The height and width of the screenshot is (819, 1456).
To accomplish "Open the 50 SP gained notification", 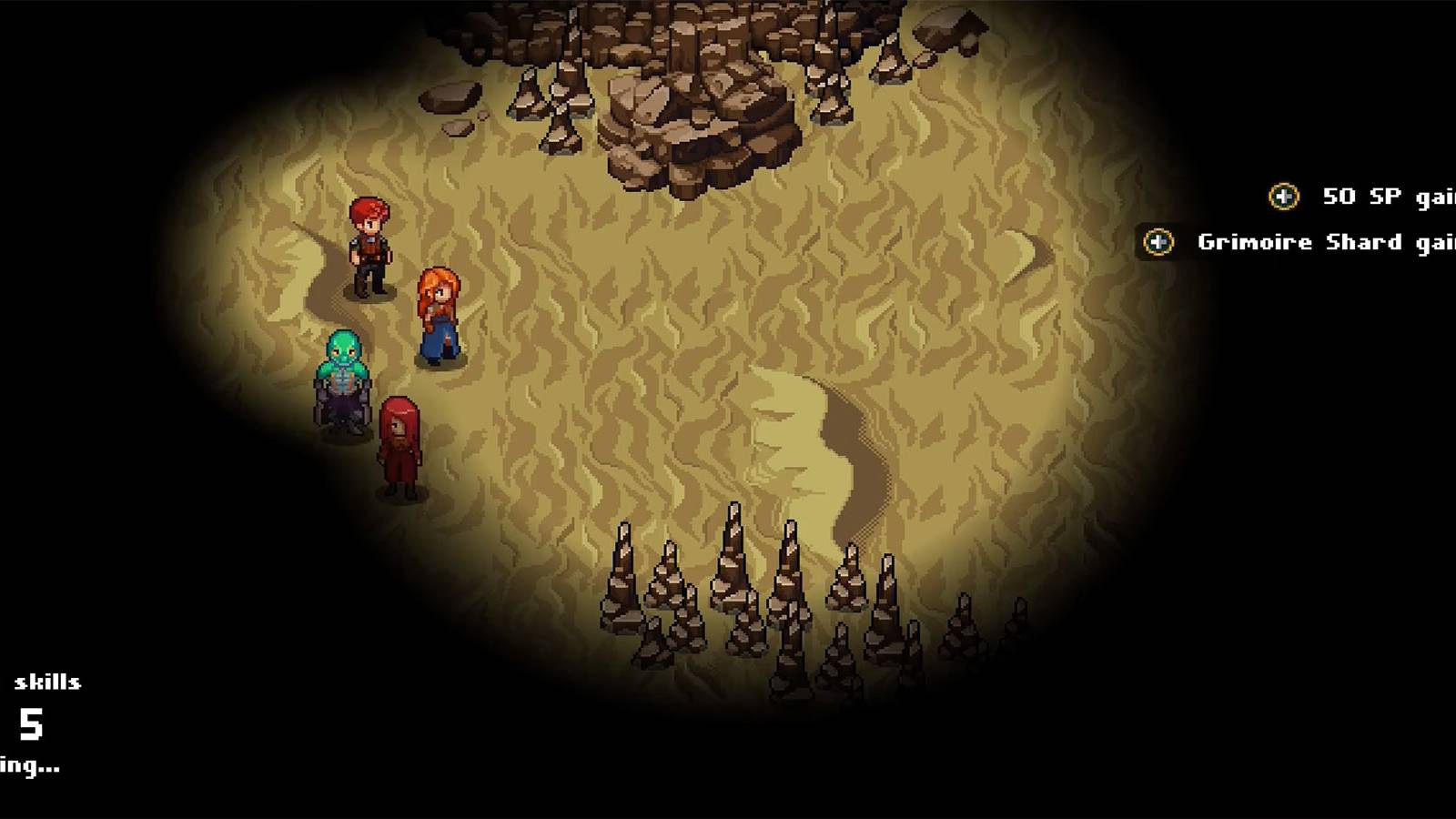I will pos(1365,195).
